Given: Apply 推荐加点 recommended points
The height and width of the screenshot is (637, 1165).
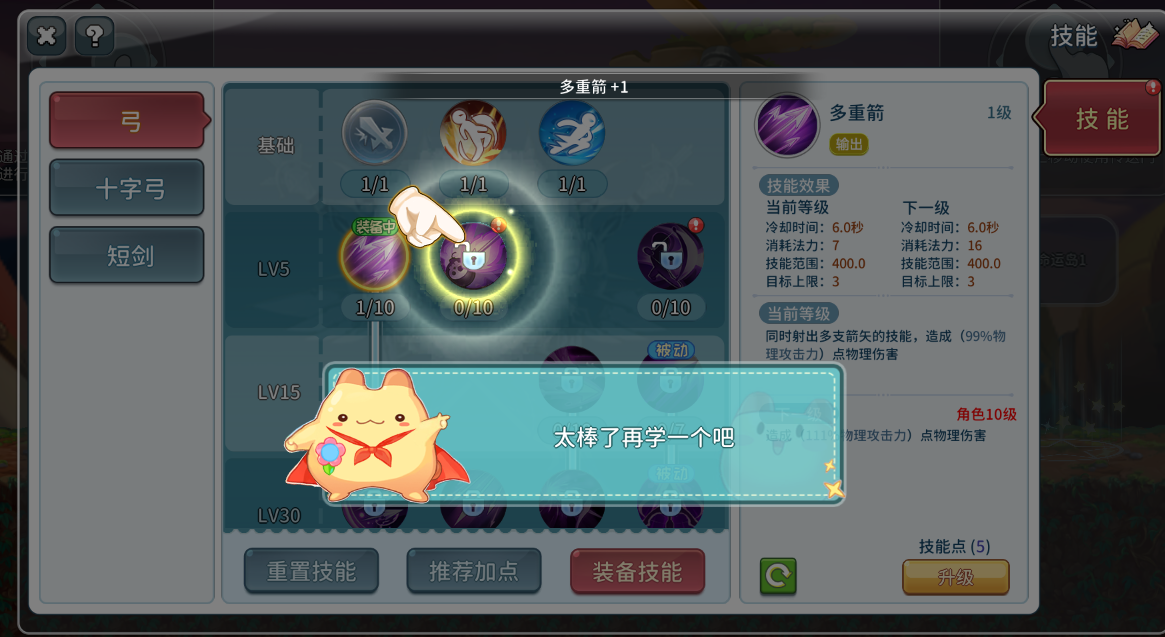Looking at the screenshot, I should point(473,572).
